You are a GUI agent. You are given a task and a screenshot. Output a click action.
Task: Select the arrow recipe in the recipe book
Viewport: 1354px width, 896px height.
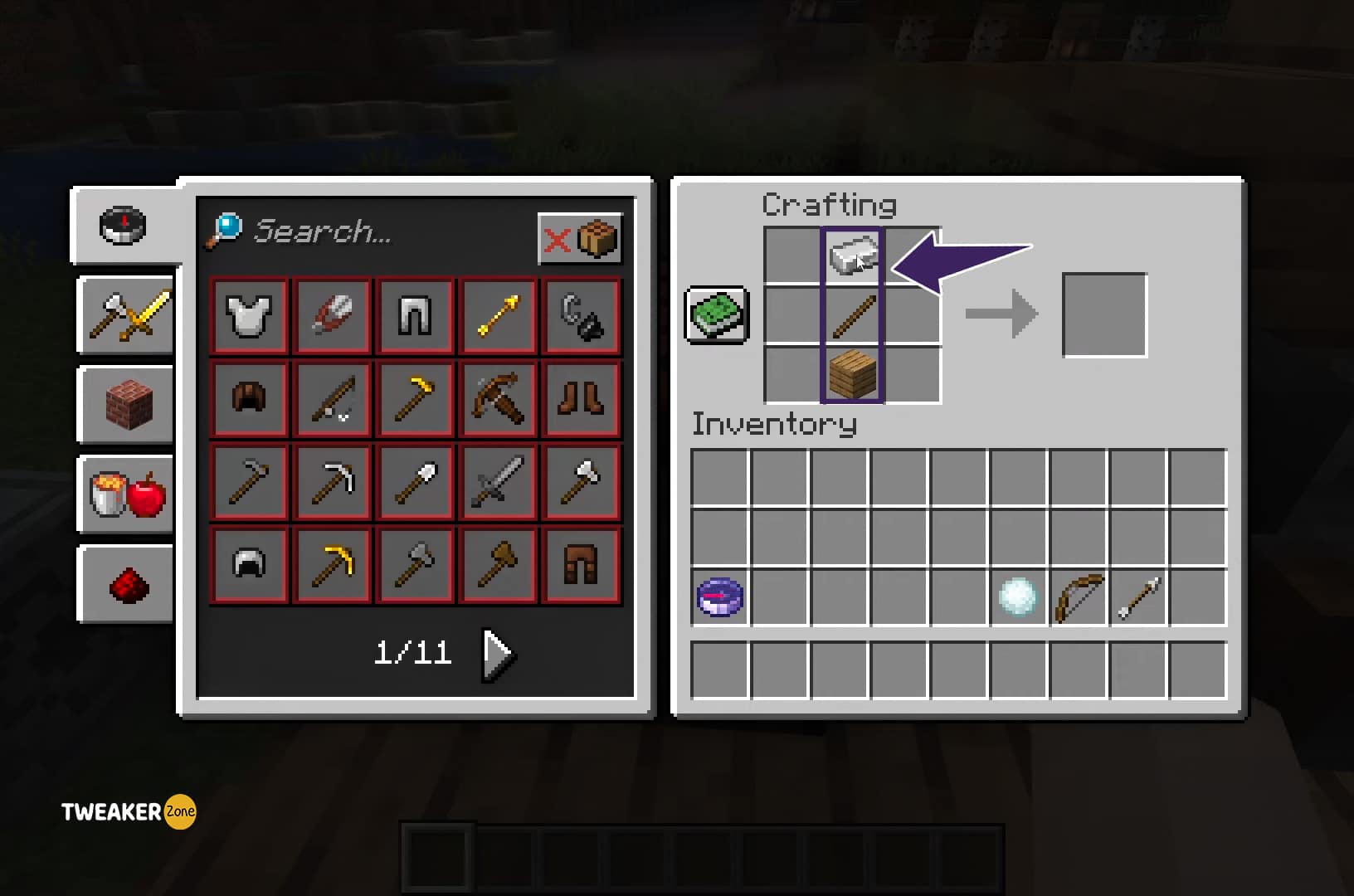[x=498, y=315]
